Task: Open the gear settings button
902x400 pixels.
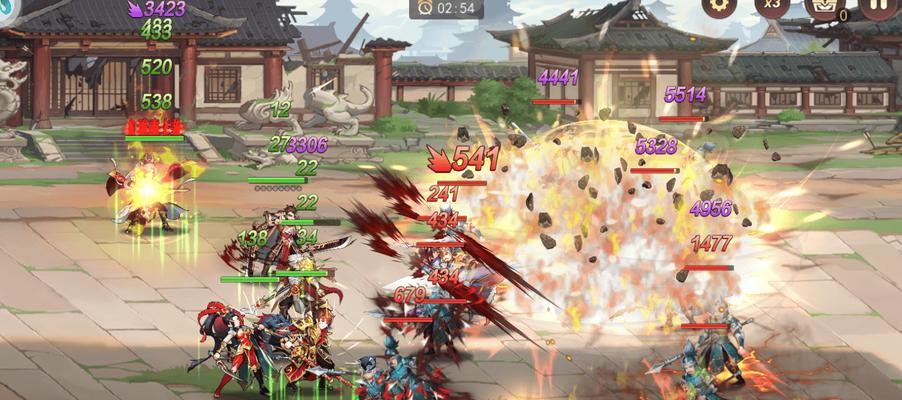Action: 717,5
